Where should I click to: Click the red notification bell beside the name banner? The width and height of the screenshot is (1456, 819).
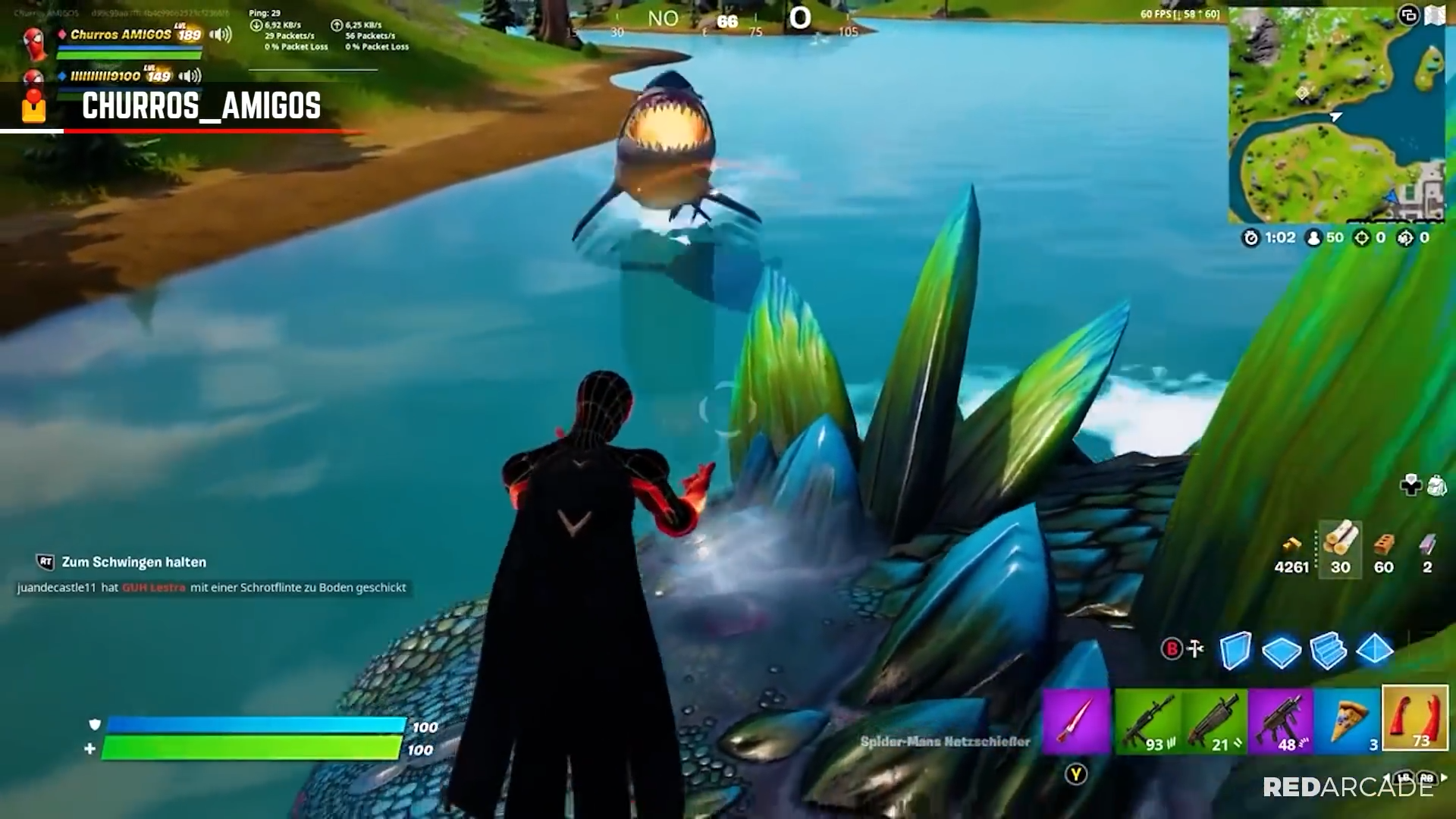pos(33,107)
